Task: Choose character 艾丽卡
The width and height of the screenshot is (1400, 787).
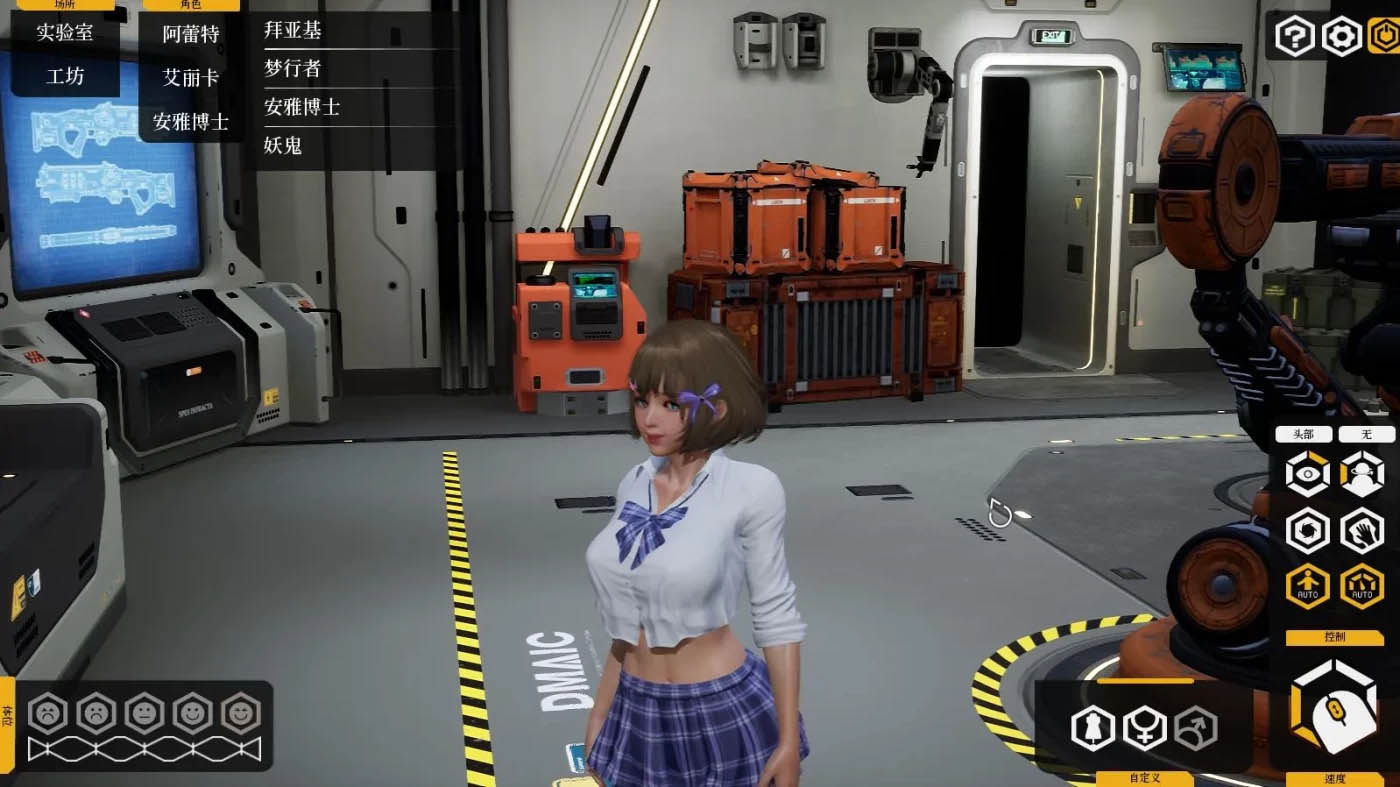Action: click(x=191, y=77)
